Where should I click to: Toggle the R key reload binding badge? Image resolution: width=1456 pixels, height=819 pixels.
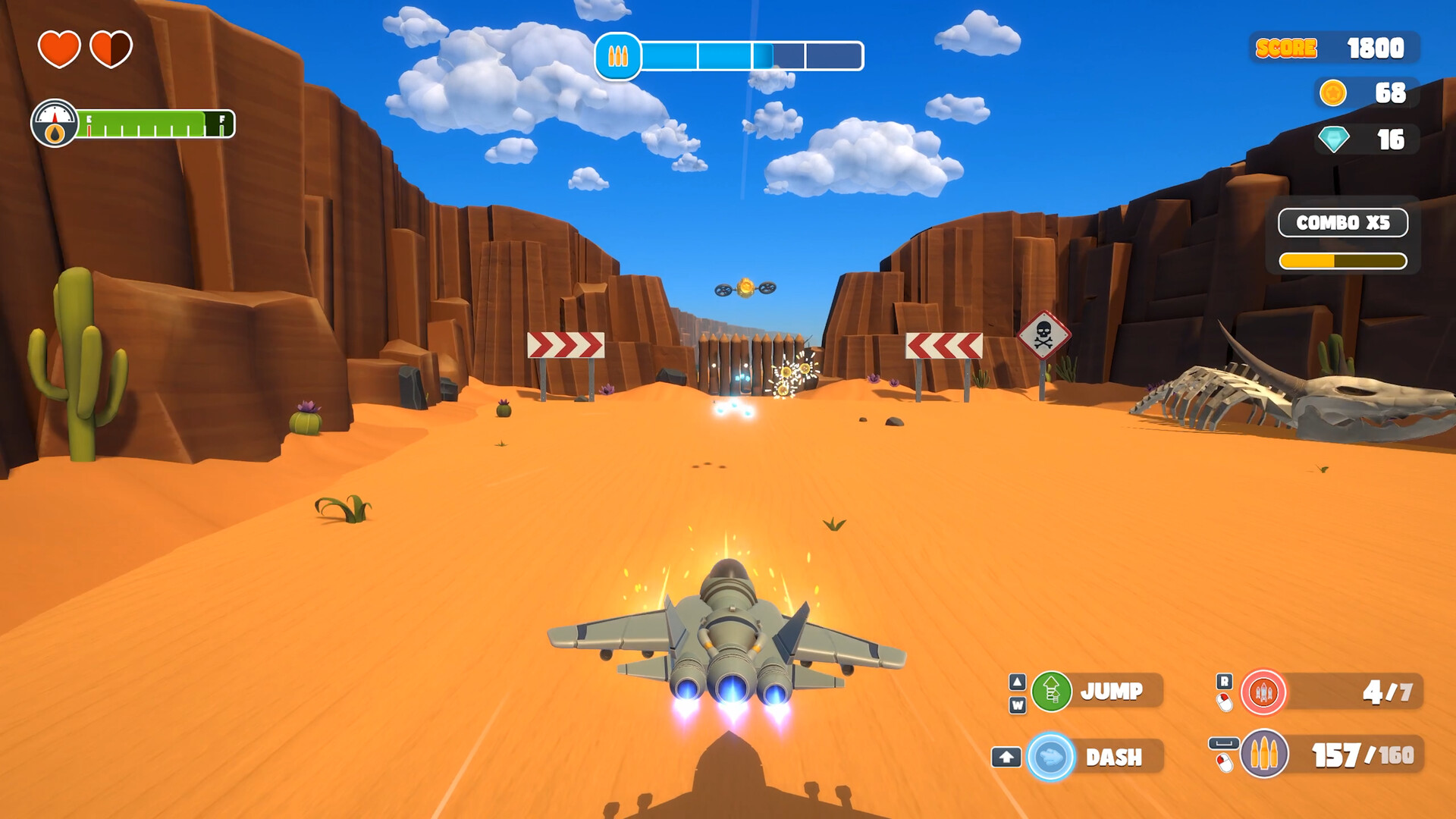point(1225,682)
